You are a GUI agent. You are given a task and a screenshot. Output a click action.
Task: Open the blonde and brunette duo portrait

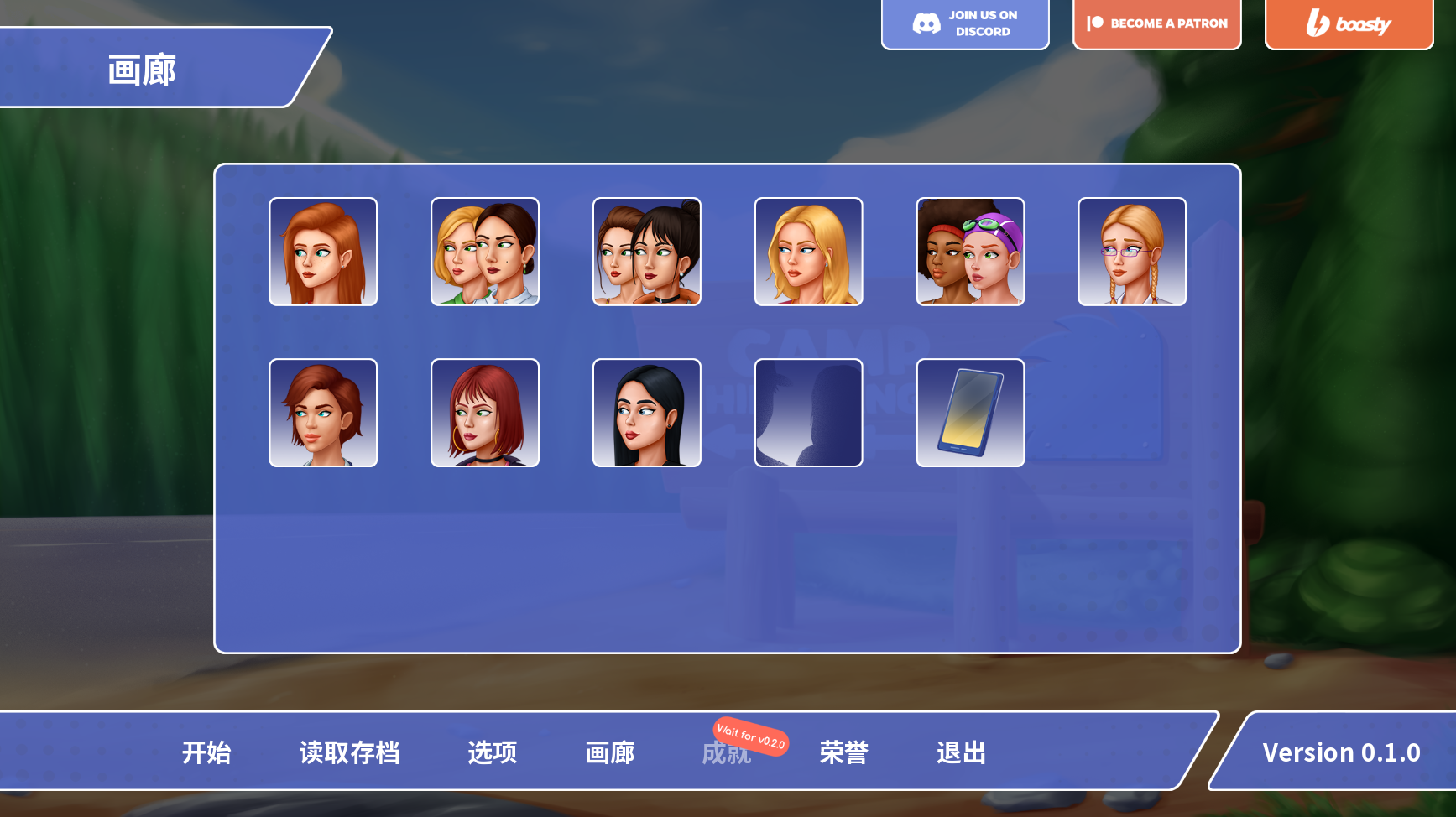click(485, 252)
